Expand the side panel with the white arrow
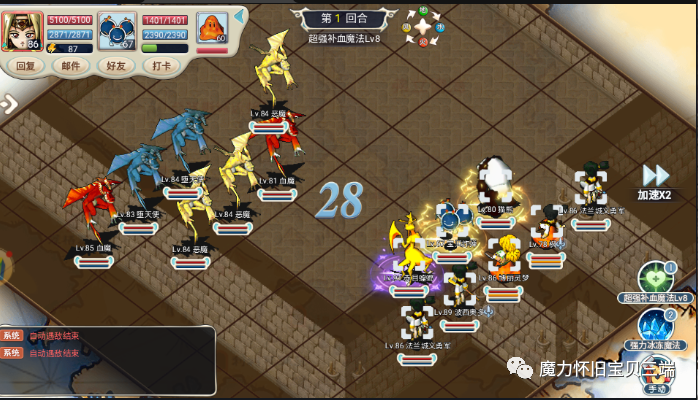The height and width of the screenshot is (400, 698). [x=7, y=103]
